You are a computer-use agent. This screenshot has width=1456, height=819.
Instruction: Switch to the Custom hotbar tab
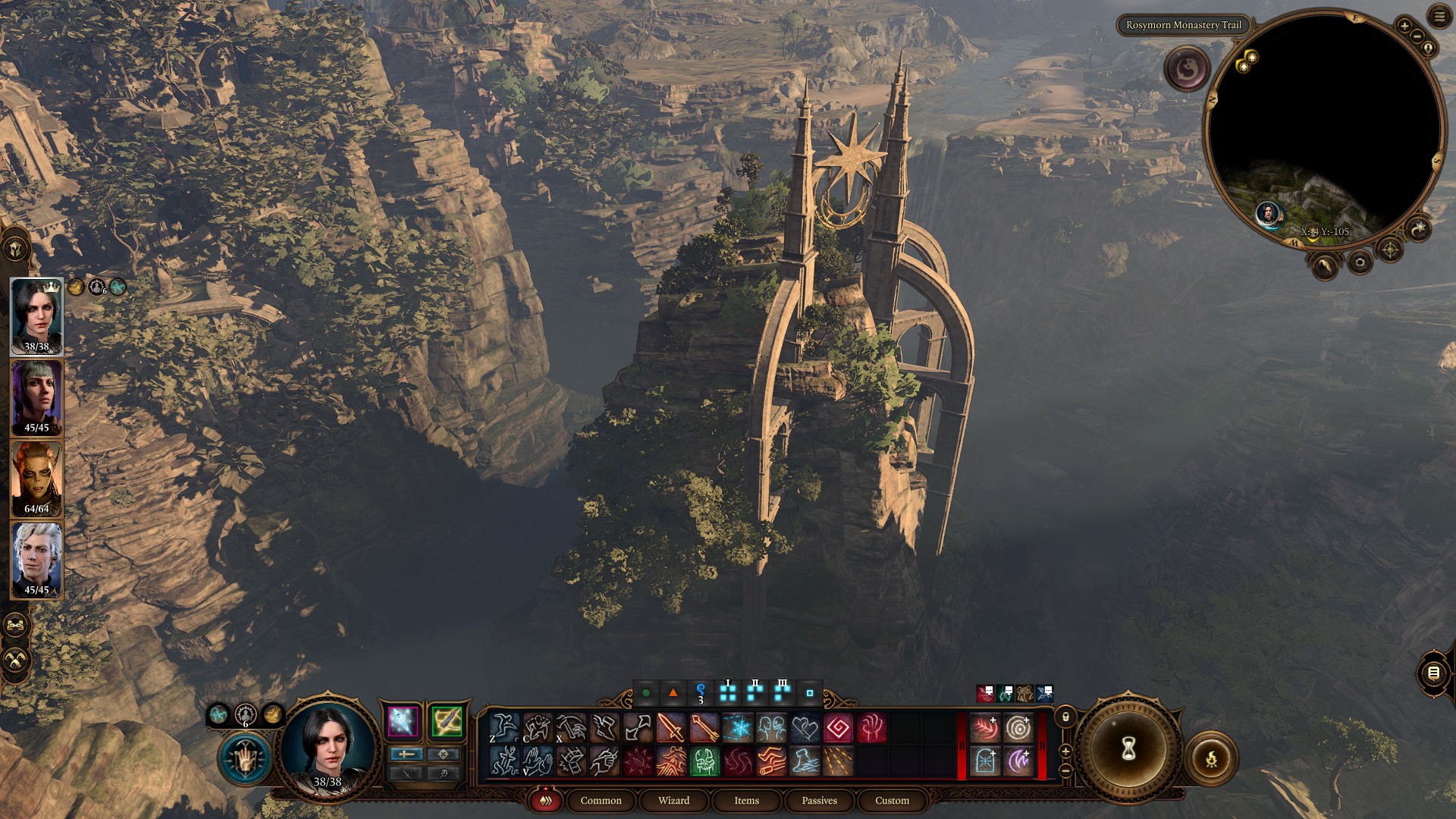click(892, 800)
